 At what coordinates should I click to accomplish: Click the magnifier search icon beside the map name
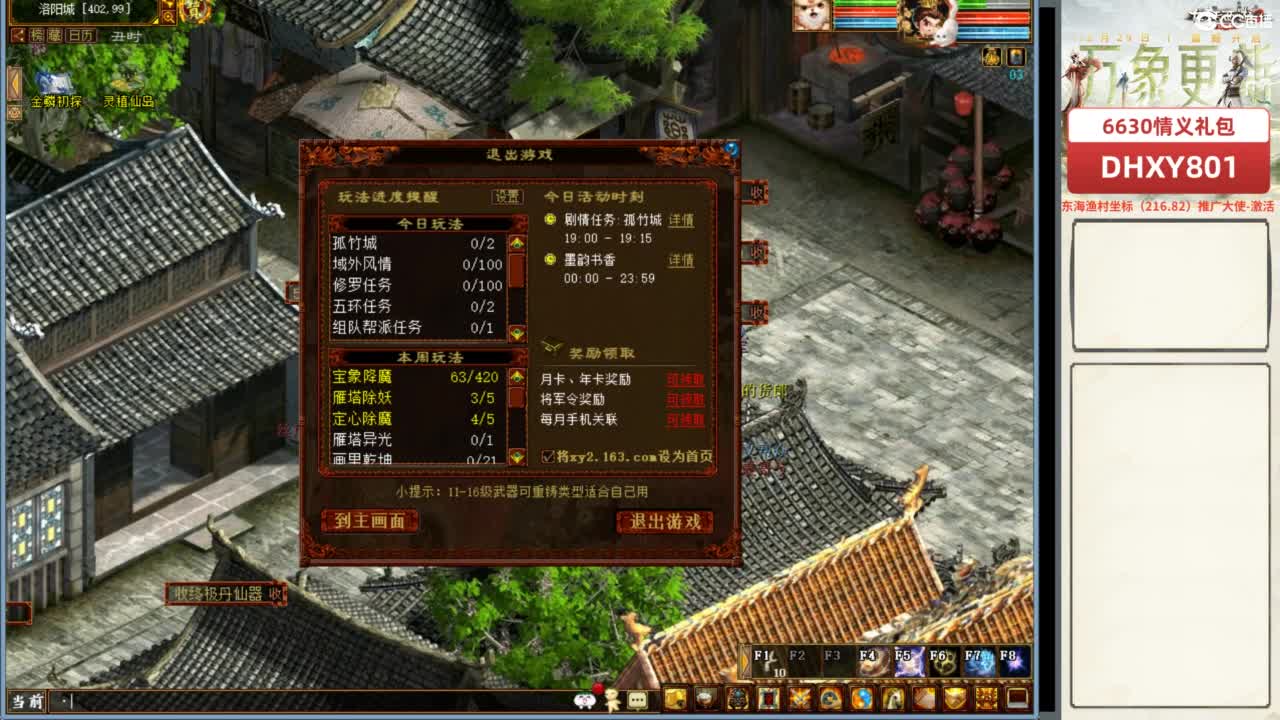pos(169,15)
